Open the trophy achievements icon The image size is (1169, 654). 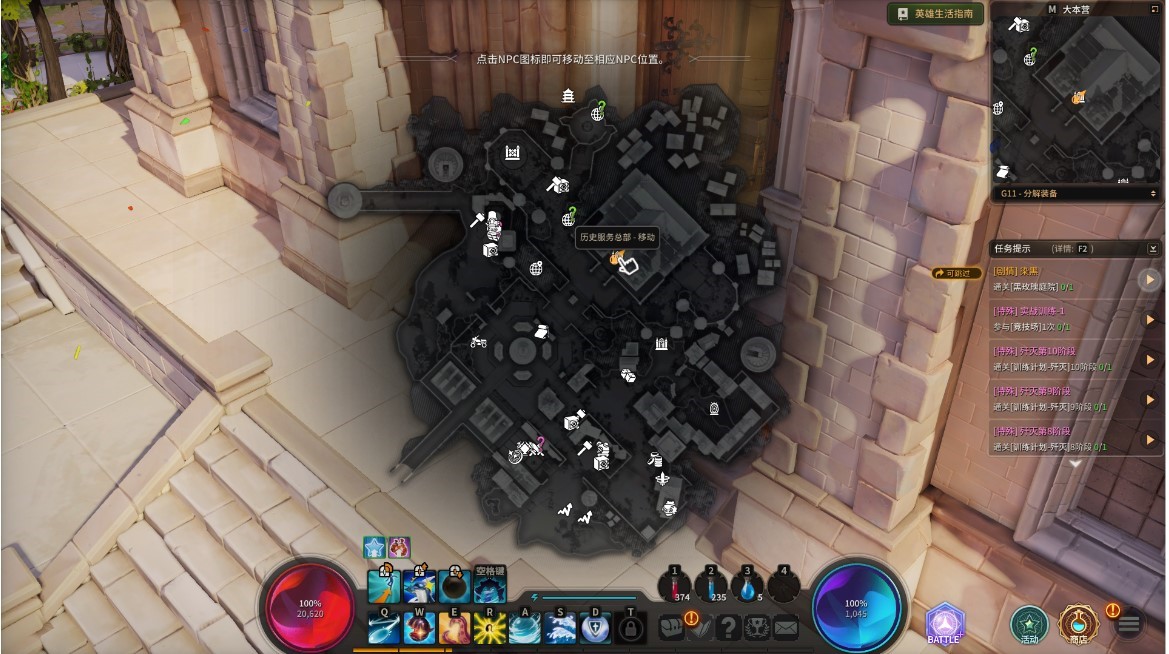tap(757, 628)
